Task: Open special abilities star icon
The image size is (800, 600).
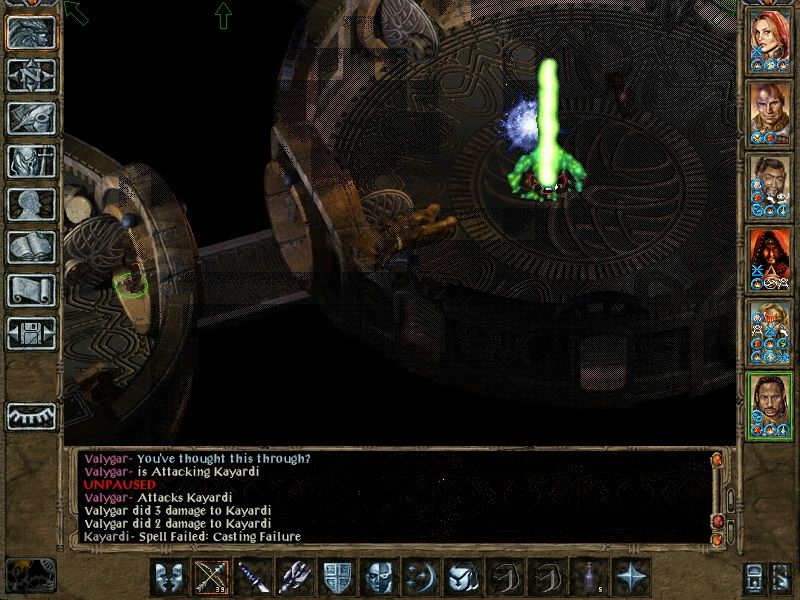Action: coord(631,578)
